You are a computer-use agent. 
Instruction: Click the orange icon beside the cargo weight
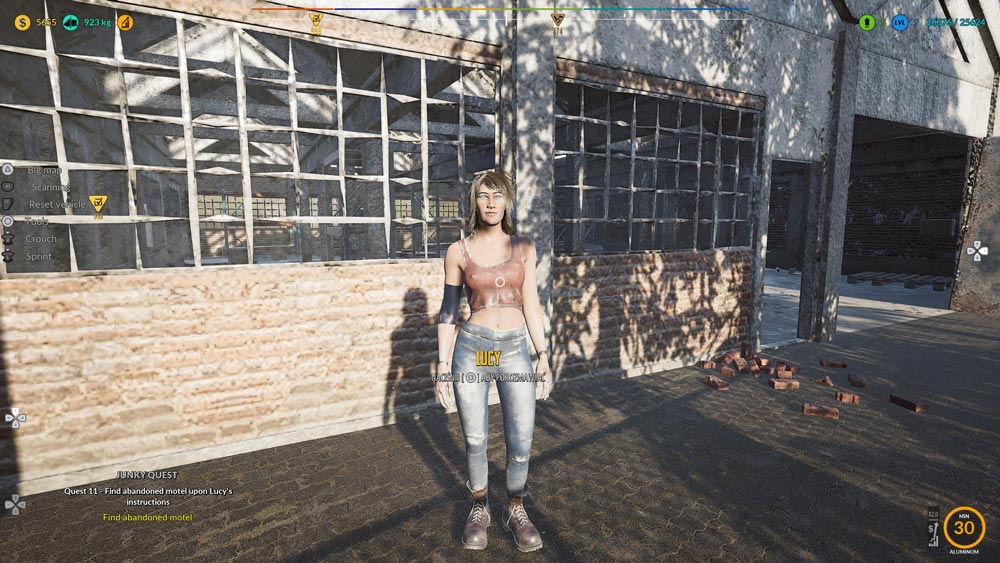click(x=124, y=22)
